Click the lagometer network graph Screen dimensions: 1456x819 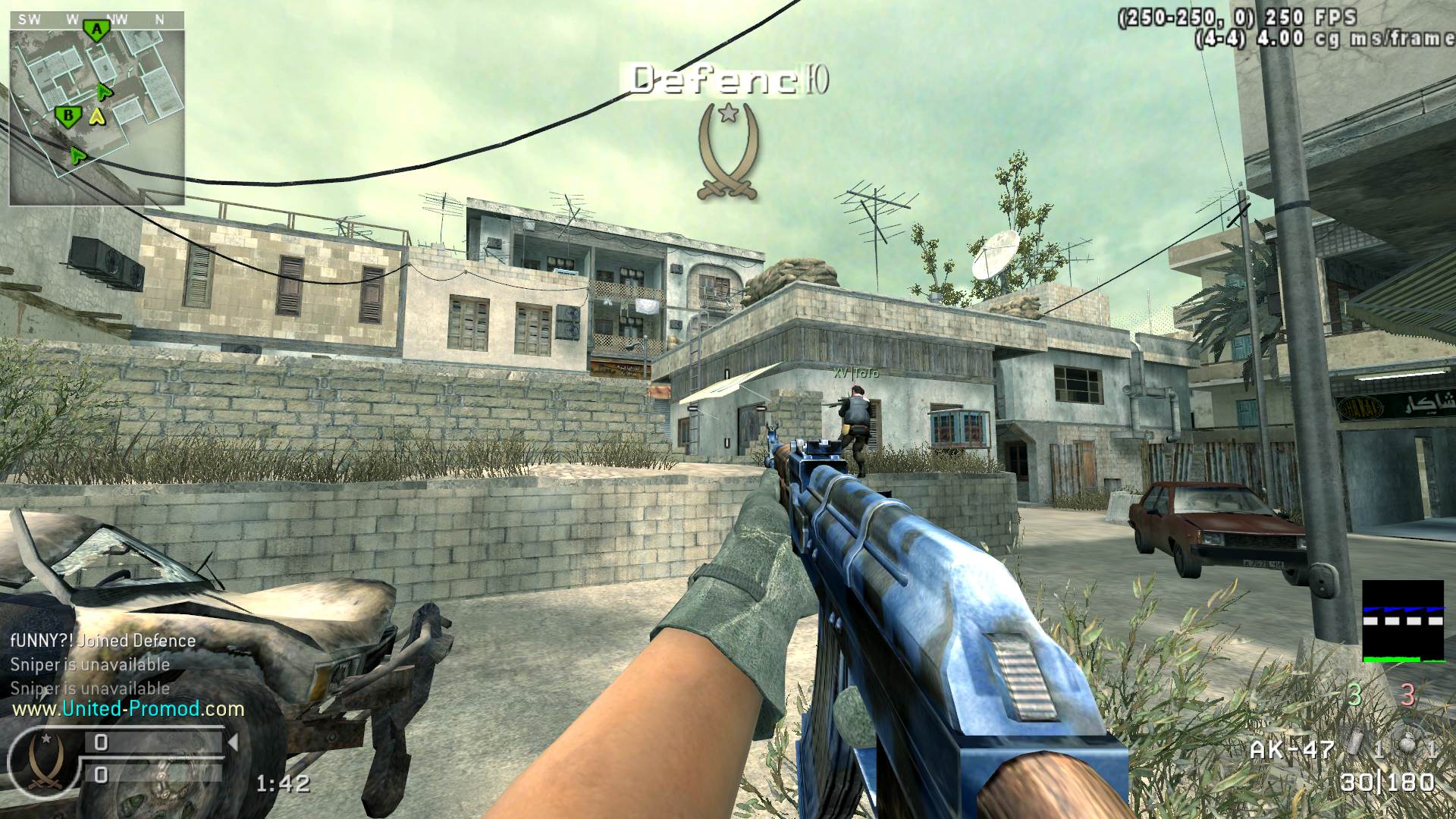[x=1403, y=622]
